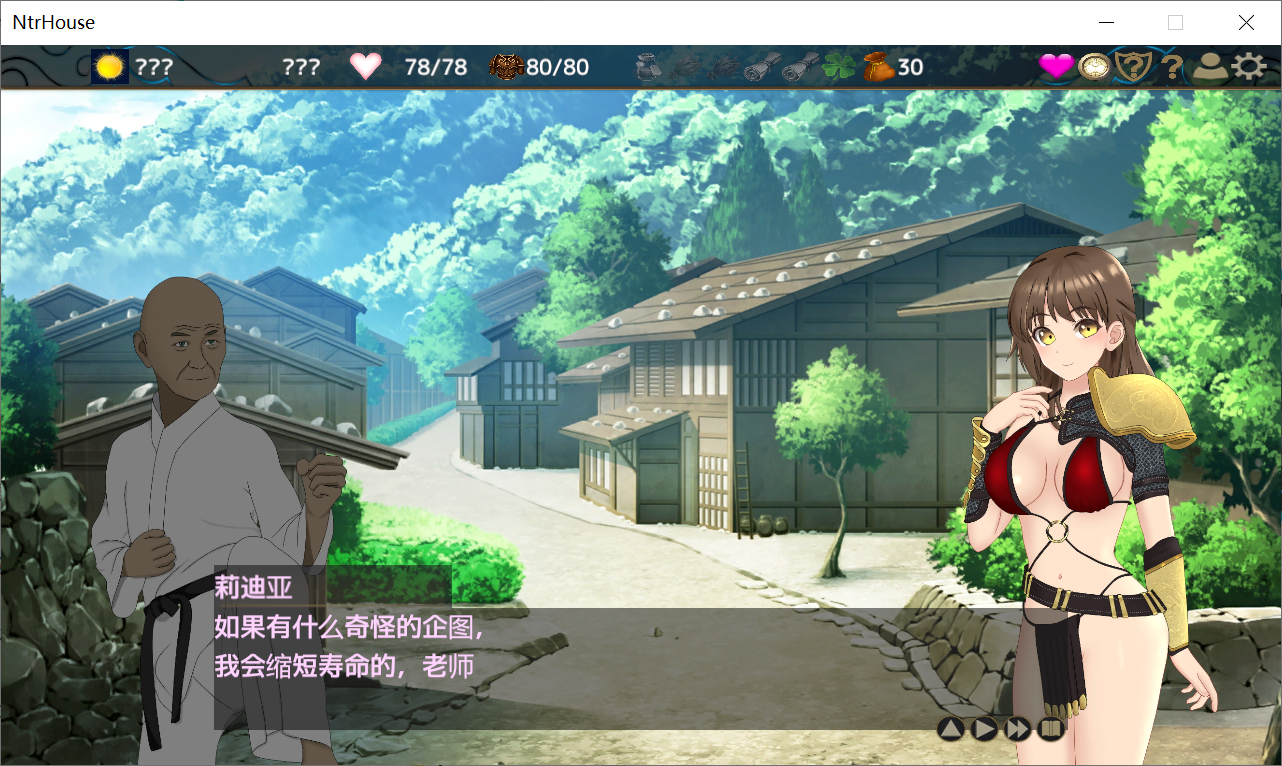Click the sun icon next to ???
Screen dimensions: 1282x766
tap(110, 65)
